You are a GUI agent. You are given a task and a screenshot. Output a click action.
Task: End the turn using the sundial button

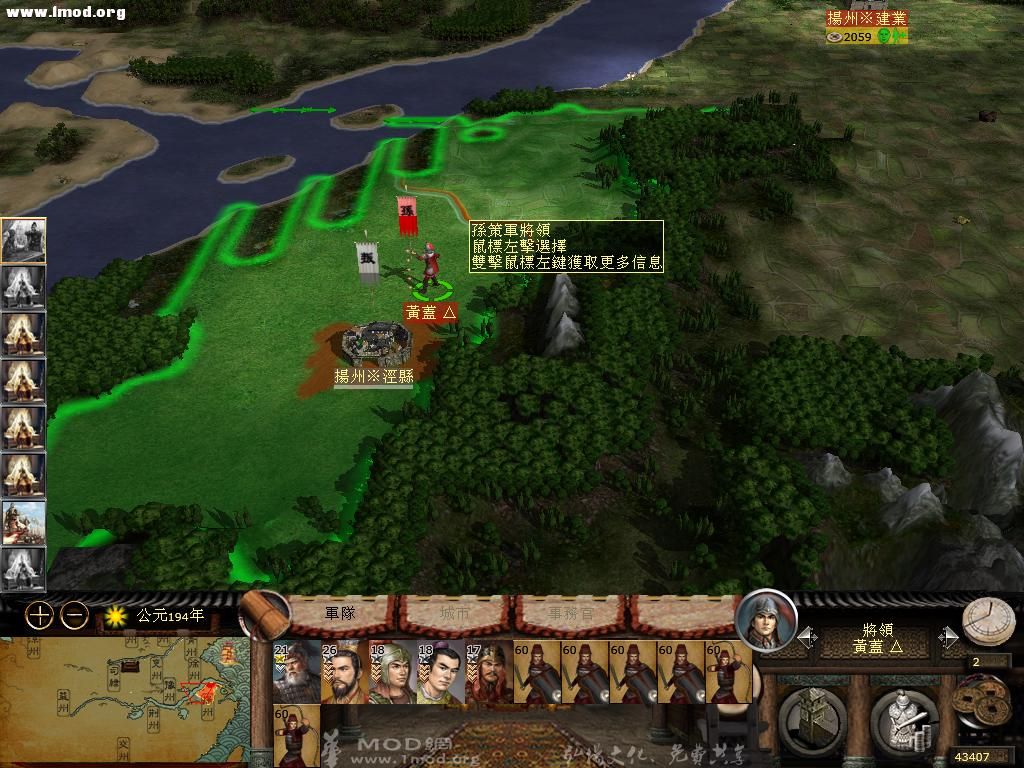pos(988,622)
